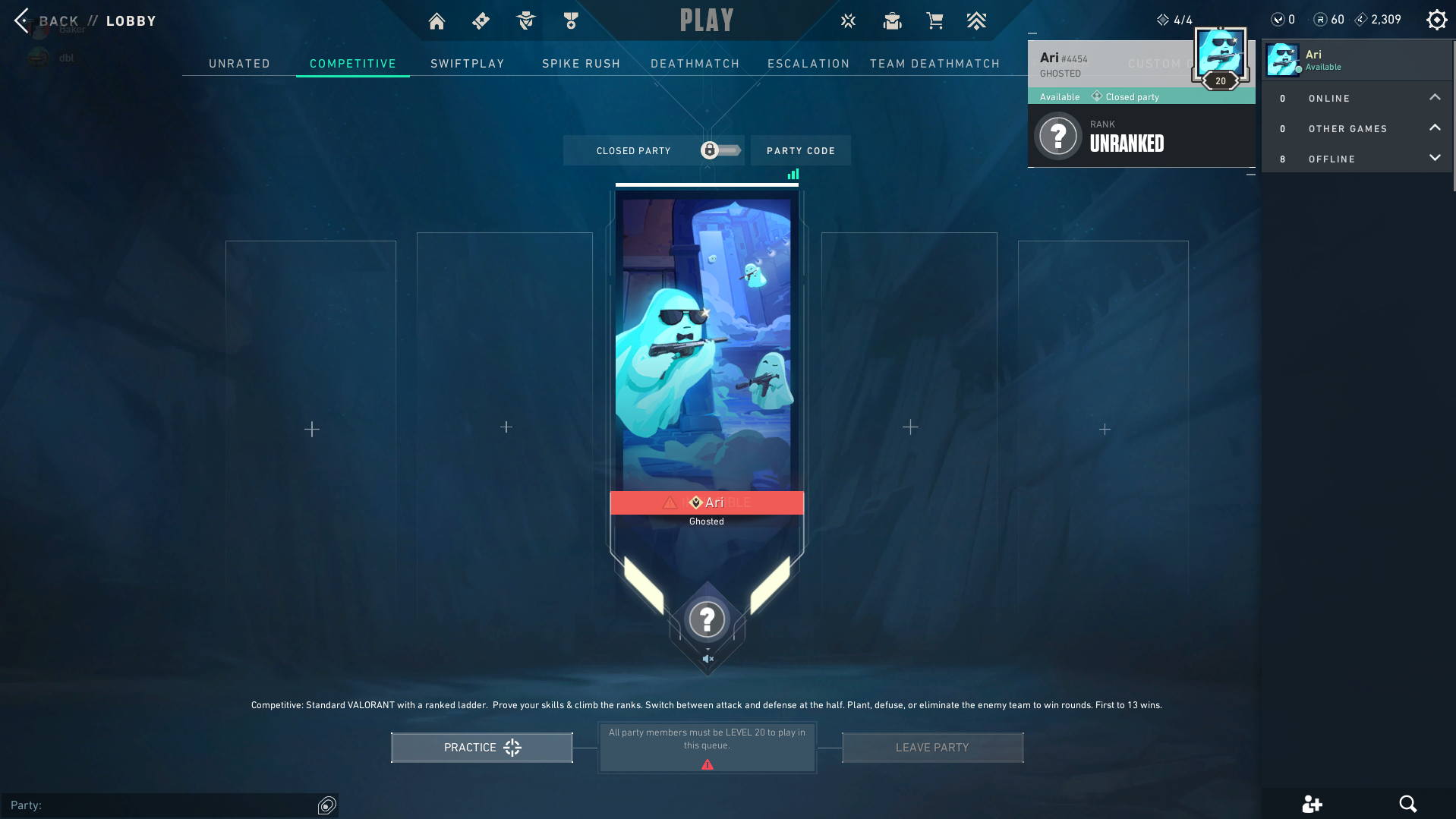Collapse the OTHER GAMES section
The image size is (1456, 819).
[1435, 128]
